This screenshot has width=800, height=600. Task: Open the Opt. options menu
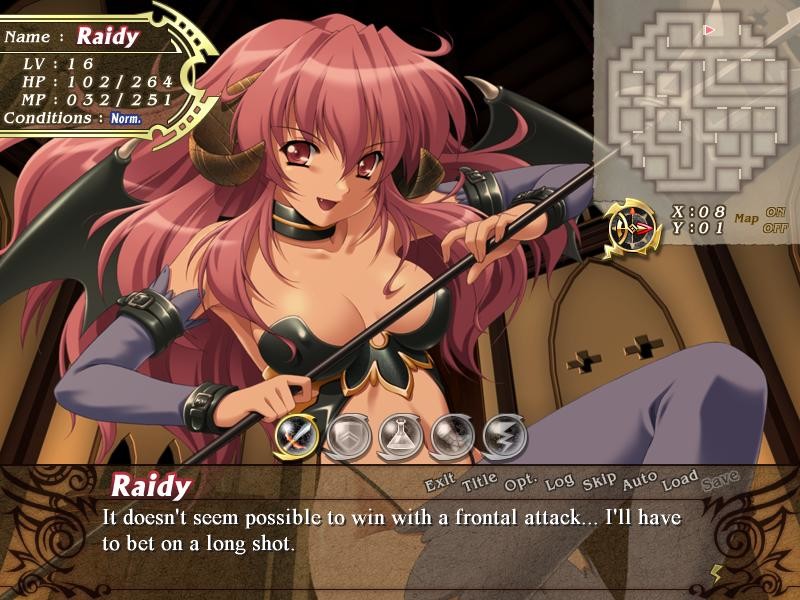pyautogui.click(x=522, y=483)
